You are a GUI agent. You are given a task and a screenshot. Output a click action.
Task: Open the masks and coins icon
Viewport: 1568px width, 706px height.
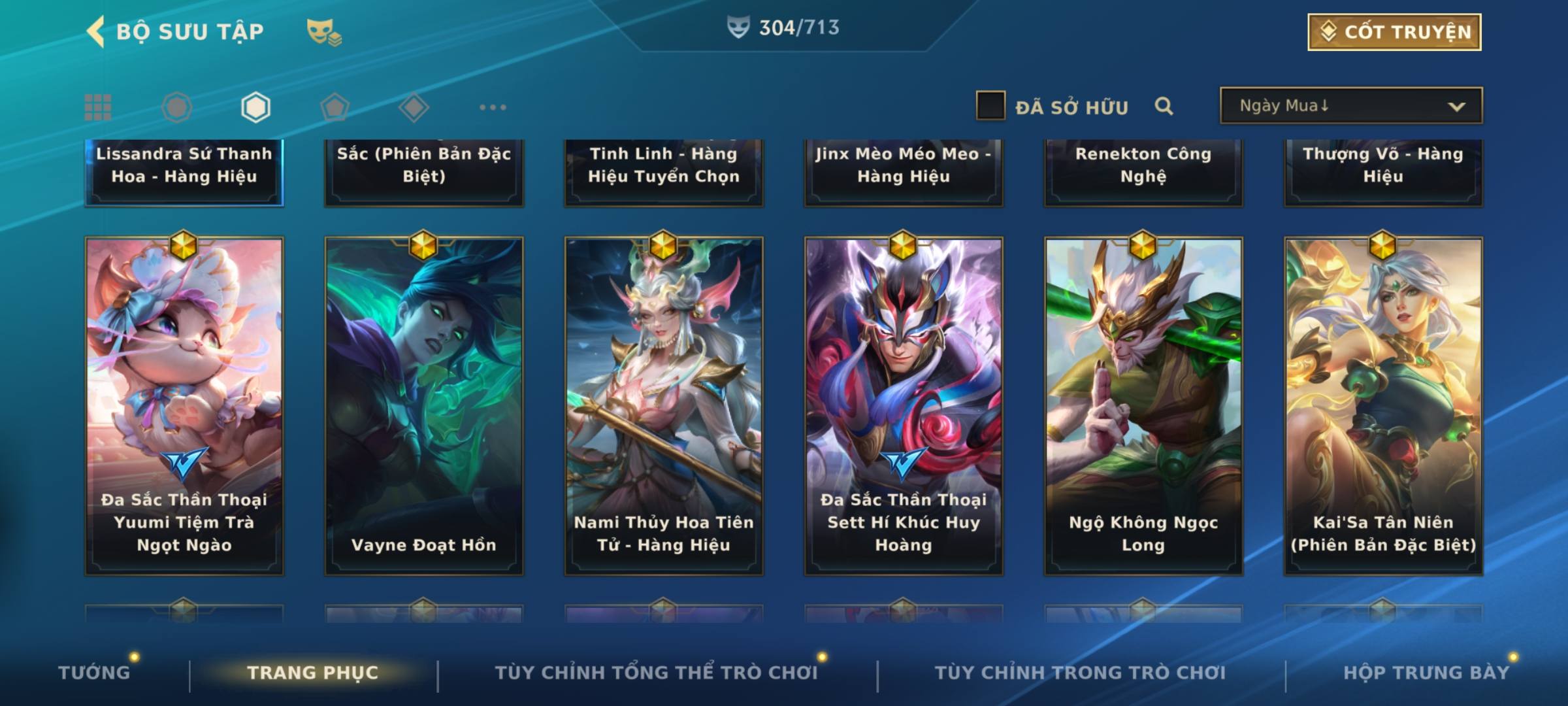coord(323,32)
